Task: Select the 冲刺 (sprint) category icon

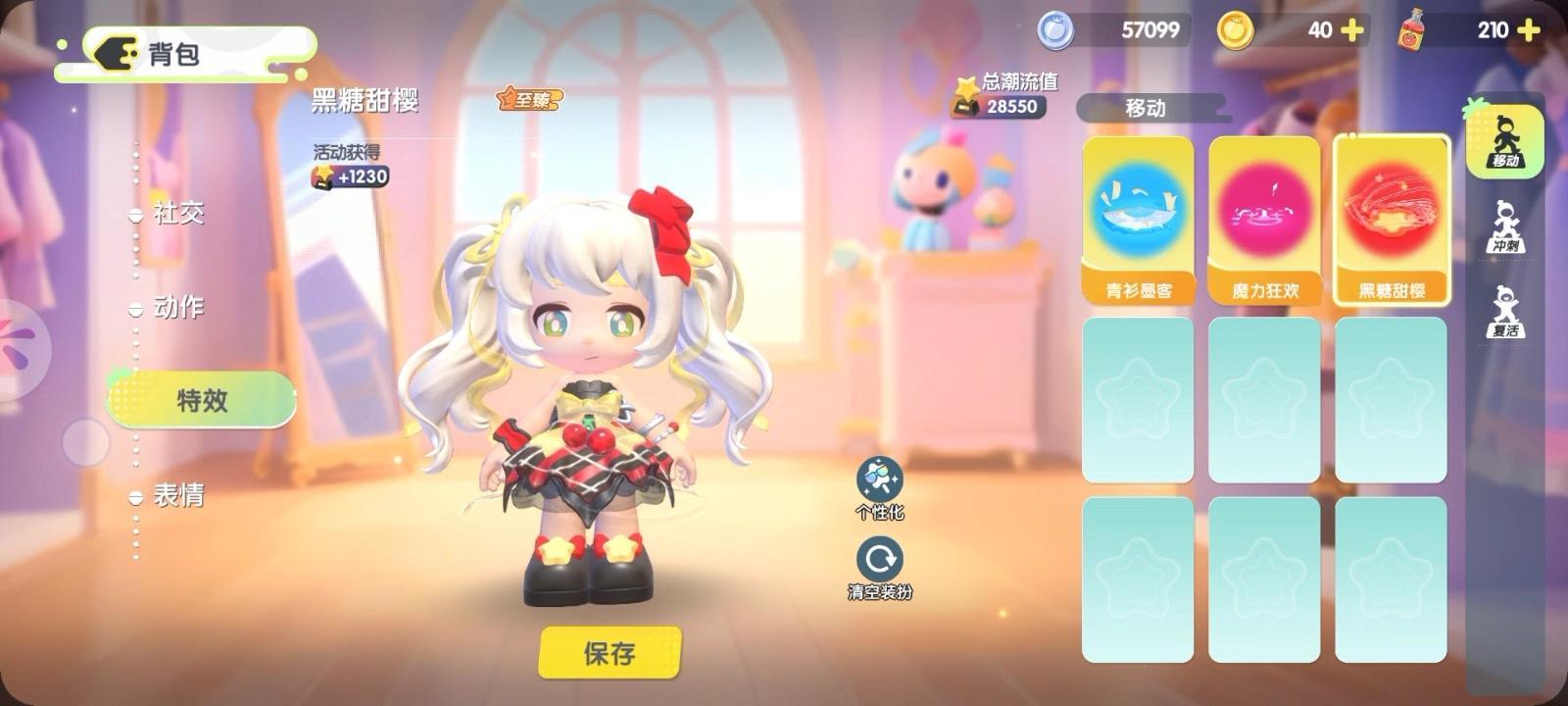Action: pos(1506,226)
